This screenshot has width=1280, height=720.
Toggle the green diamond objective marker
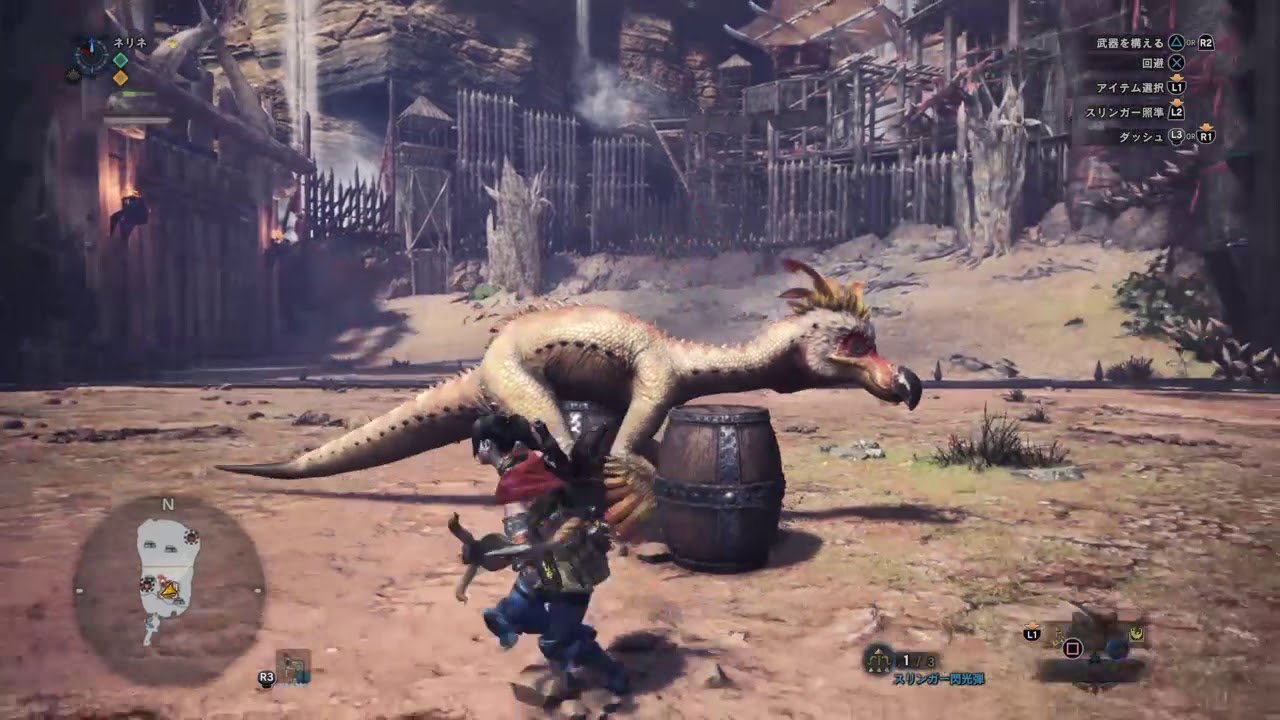pos(120,60)
